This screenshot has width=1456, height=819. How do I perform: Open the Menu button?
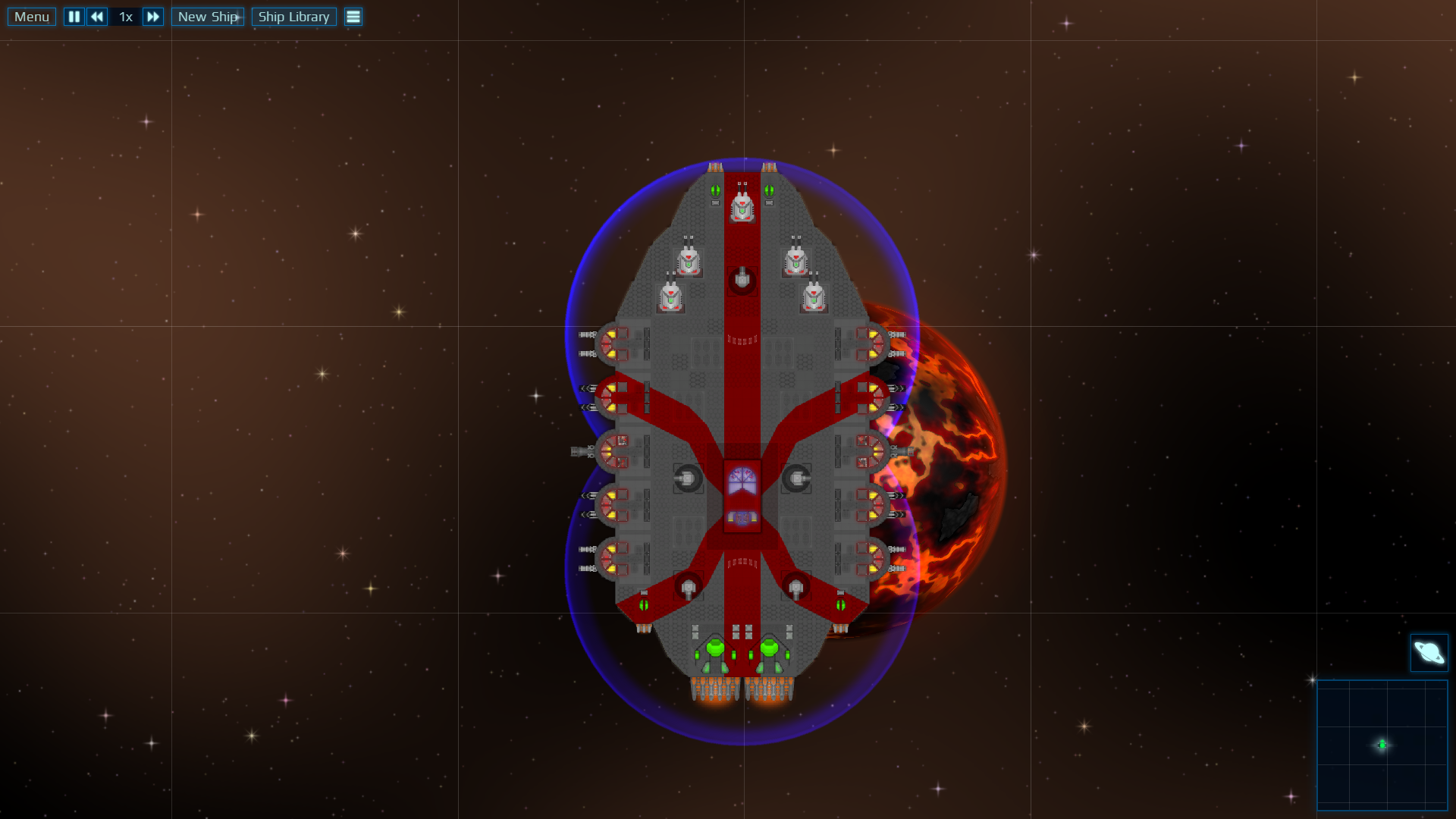pos(32,17)
